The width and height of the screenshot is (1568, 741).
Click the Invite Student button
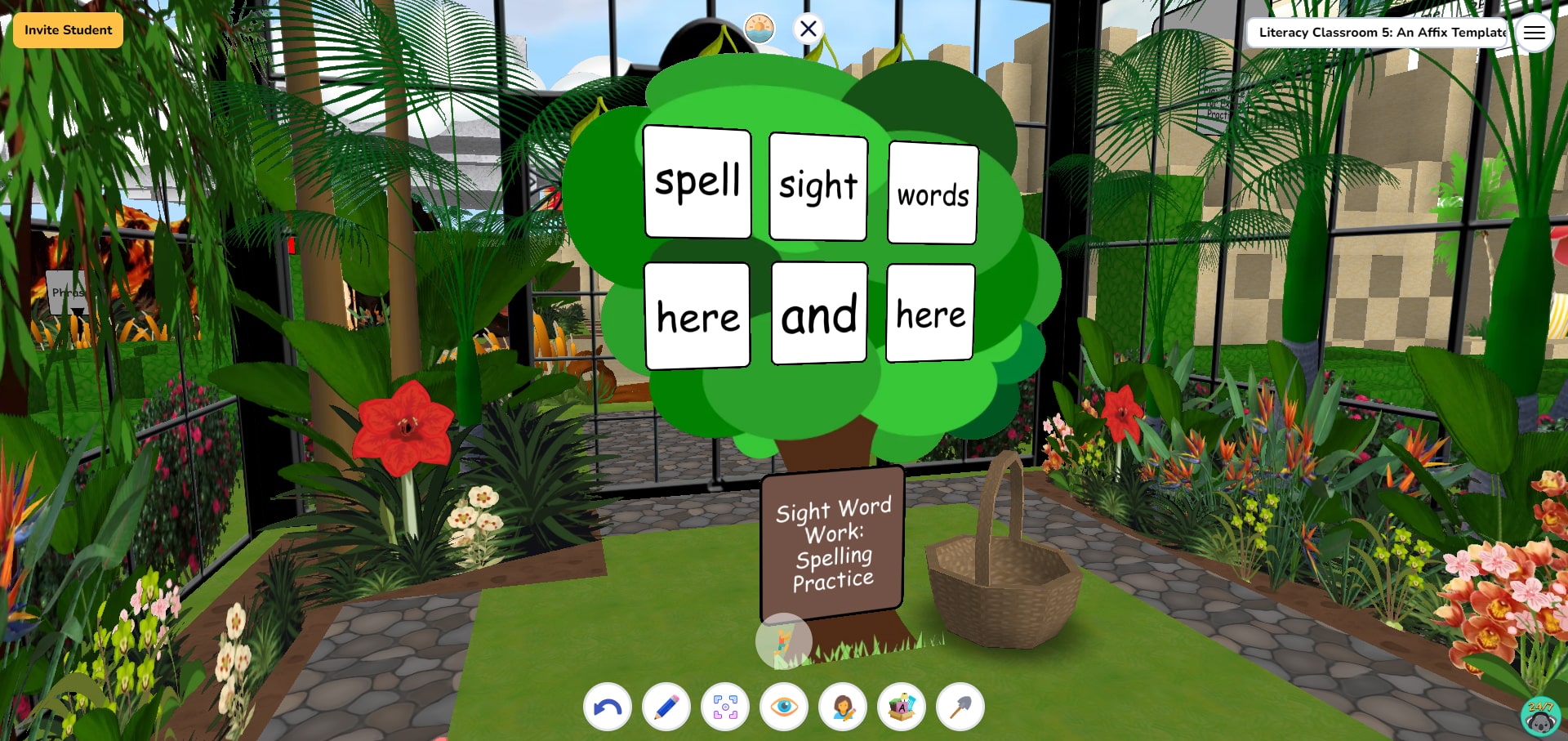click(68, 29)
